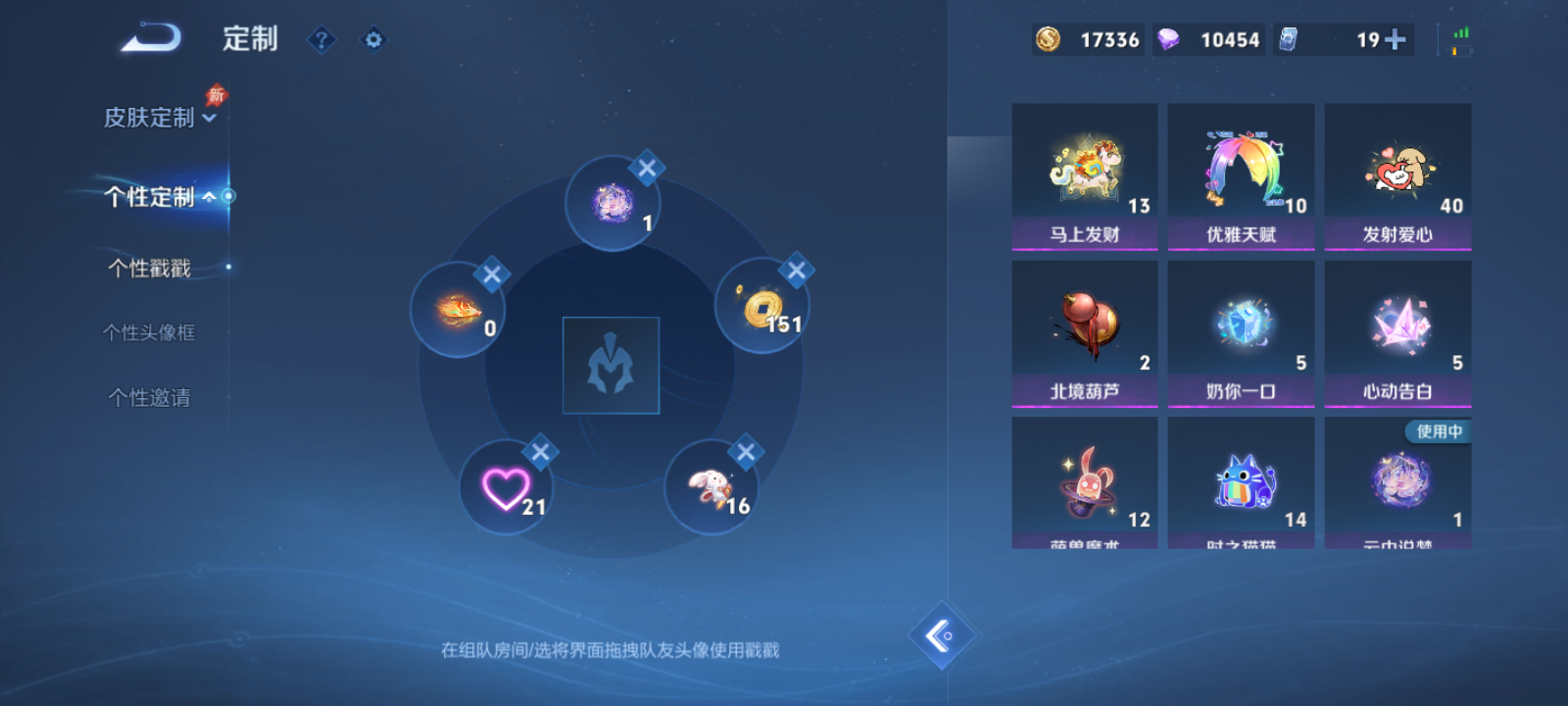Image resolution: width=1568 pixels, height=706 pixels.
Task: Click the question mark help icon
Action: tap(321, 39)
